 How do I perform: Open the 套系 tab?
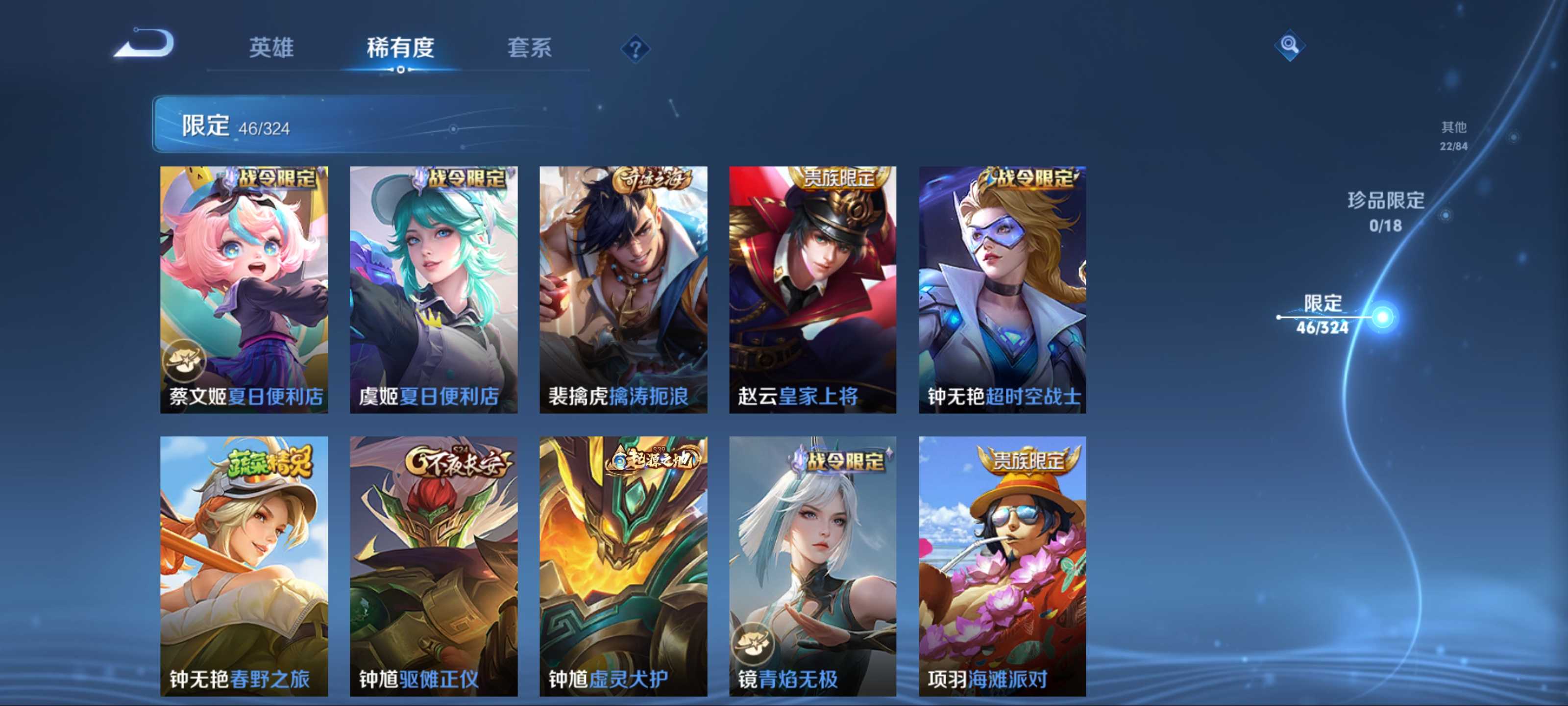pos(529,47)
